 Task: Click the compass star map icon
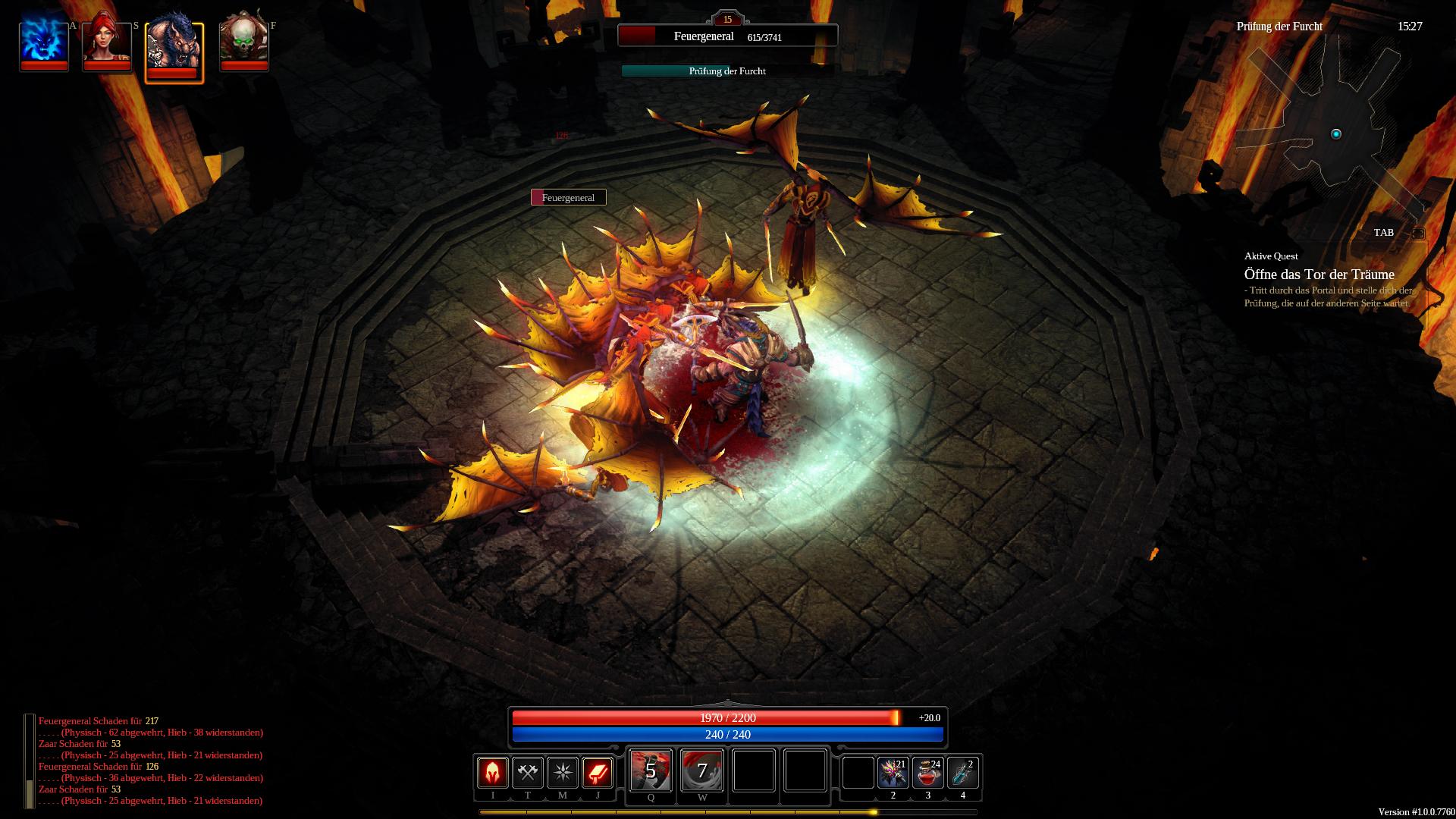click(562, 773)
